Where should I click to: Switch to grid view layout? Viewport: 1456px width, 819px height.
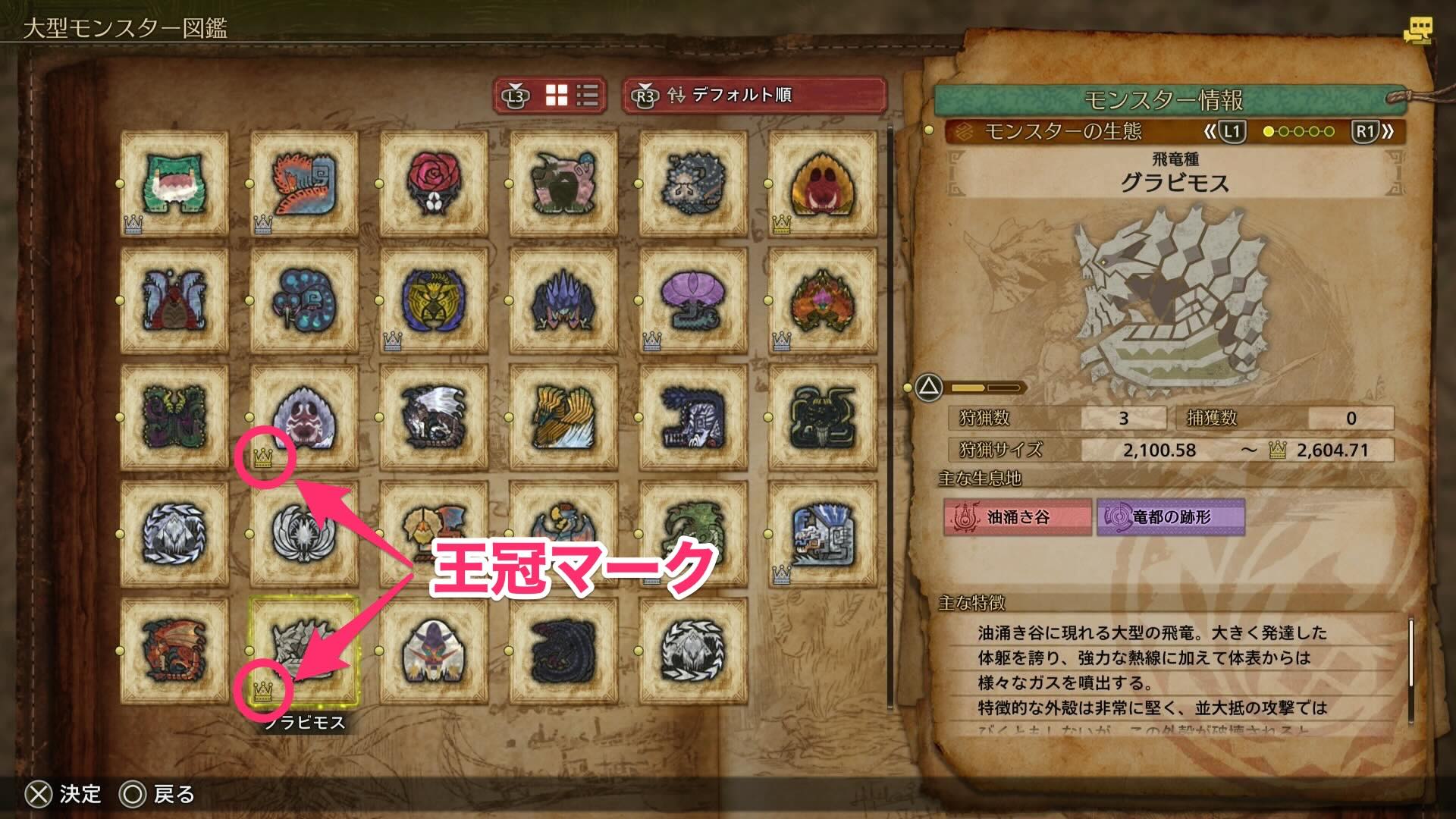coord(558,96)
